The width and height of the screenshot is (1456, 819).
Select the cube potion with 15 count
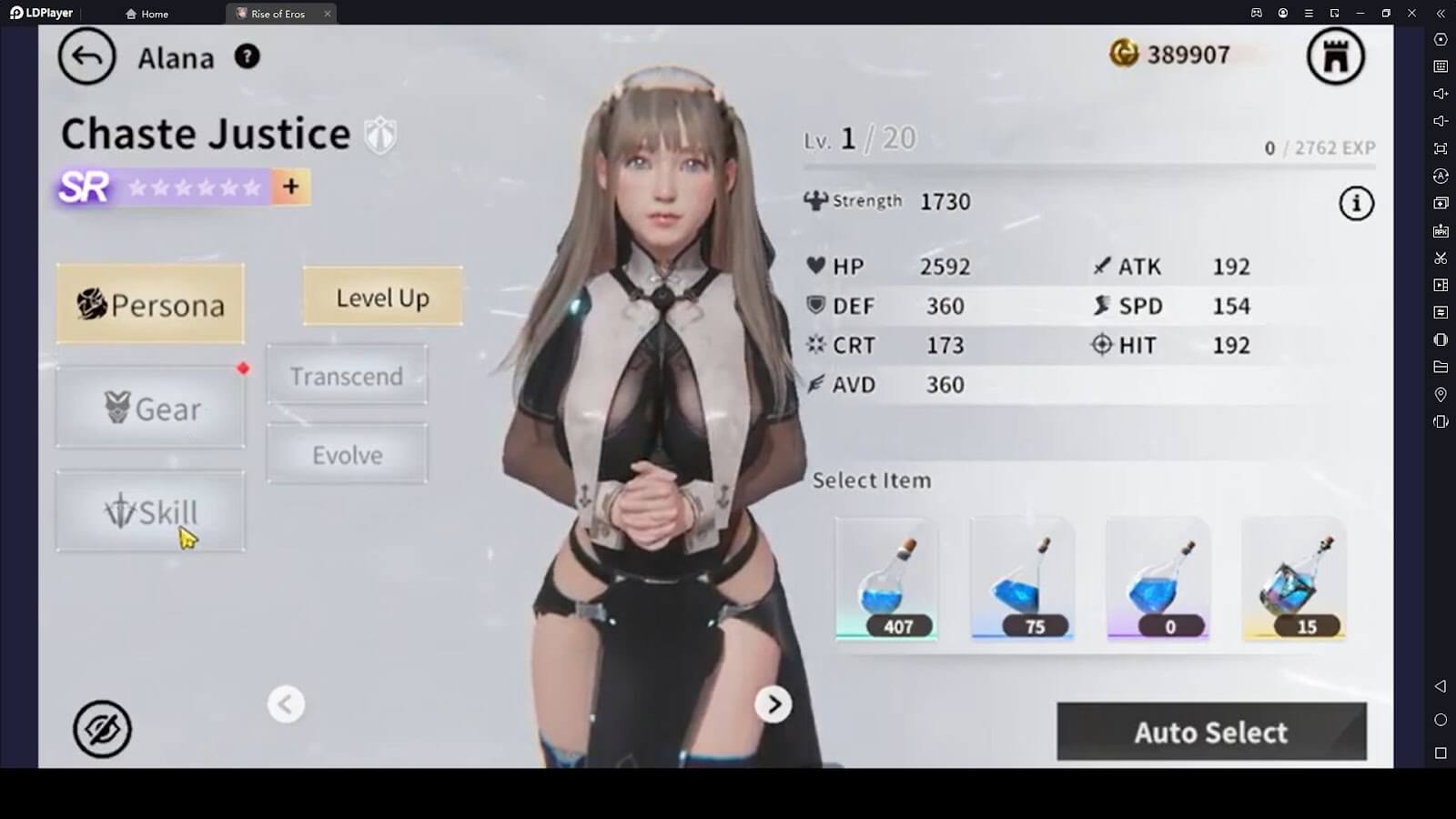(x=1293, y=579)
